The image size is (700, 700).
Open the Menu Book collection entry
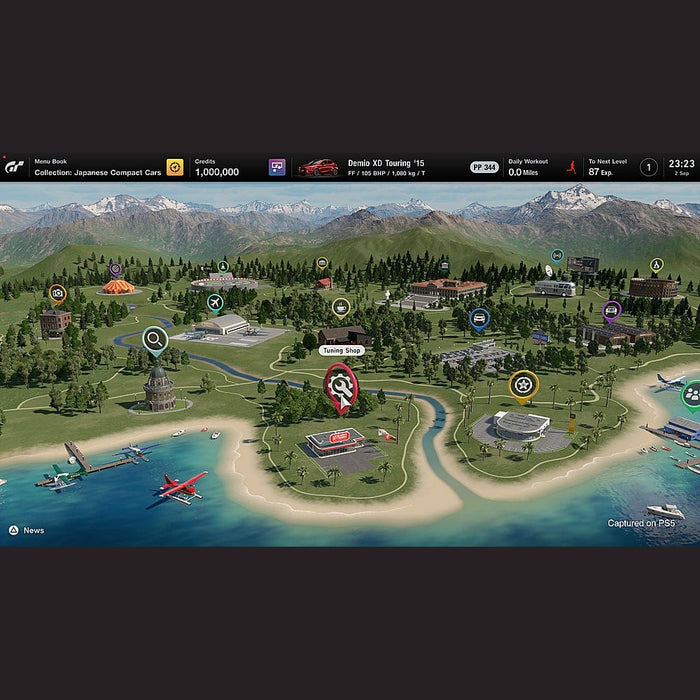pyautogui.click(x=98, y=167)
